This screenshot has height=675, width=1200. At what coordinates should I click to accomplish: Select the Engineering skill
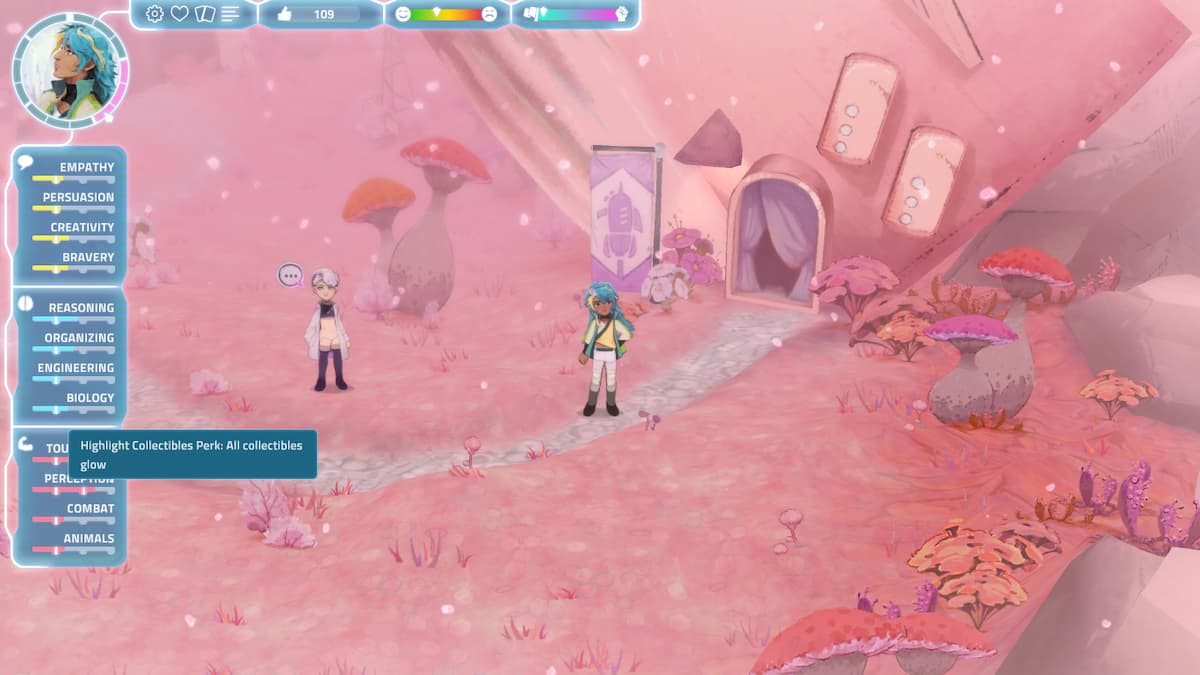tap(76, 368)
